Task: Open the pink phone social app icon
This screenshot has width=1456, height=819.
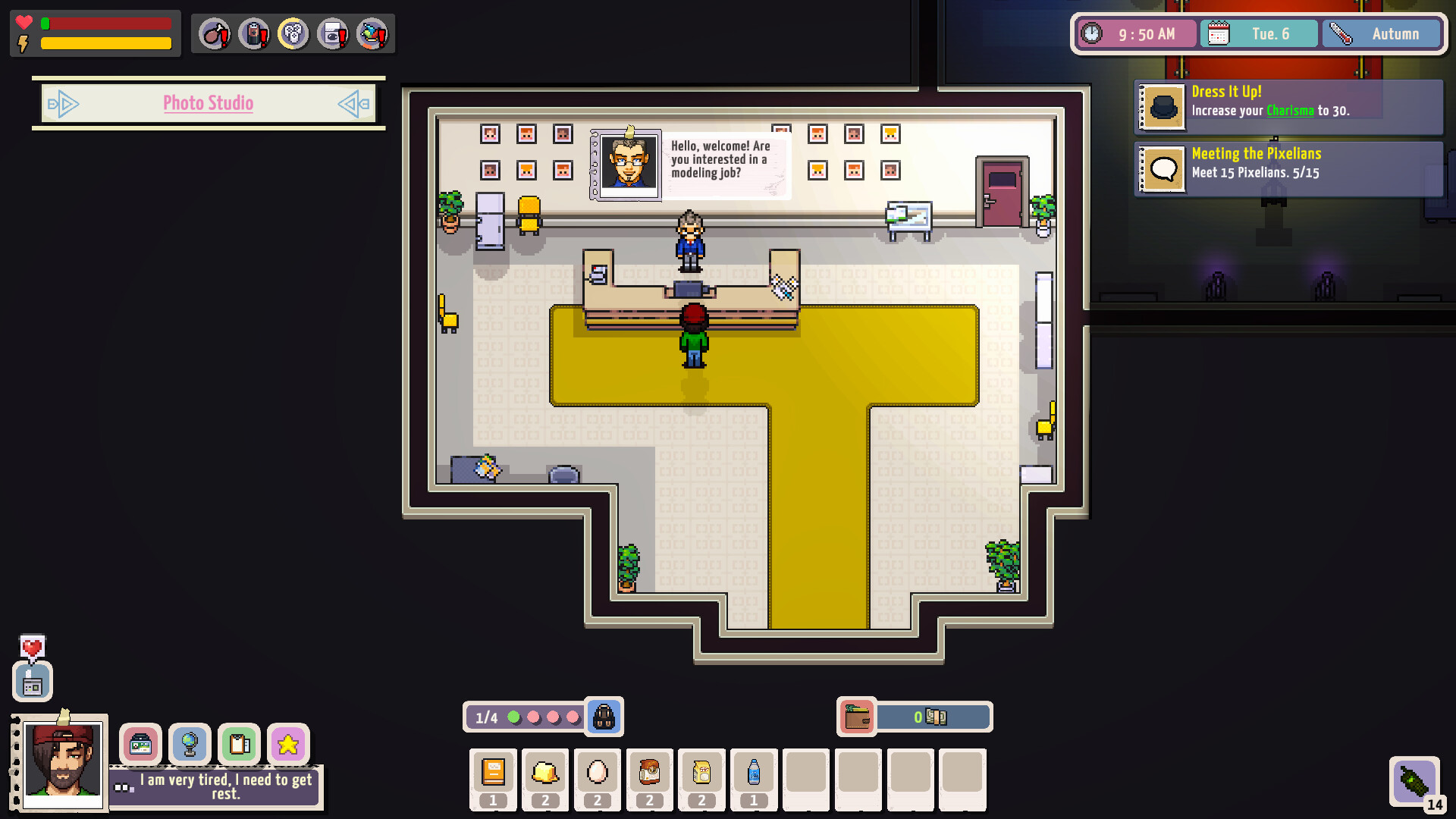Action: [141, 745]
